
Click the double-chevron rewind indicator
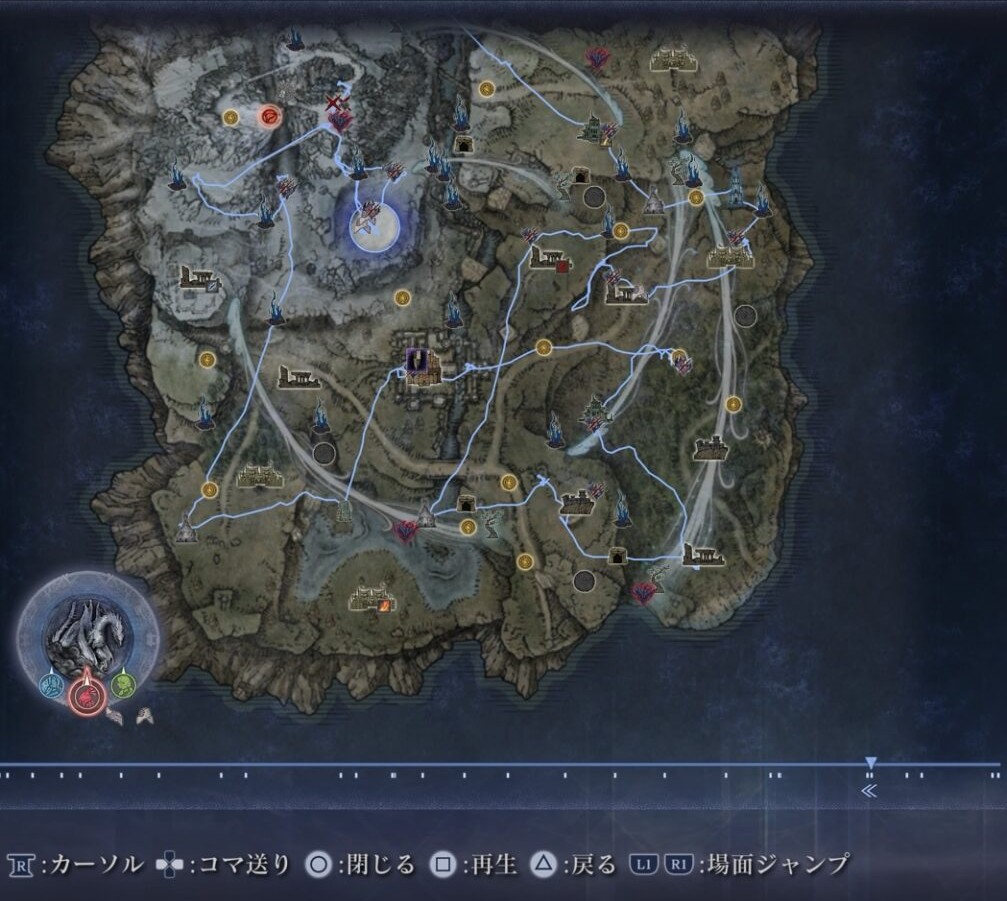(869, 791)
